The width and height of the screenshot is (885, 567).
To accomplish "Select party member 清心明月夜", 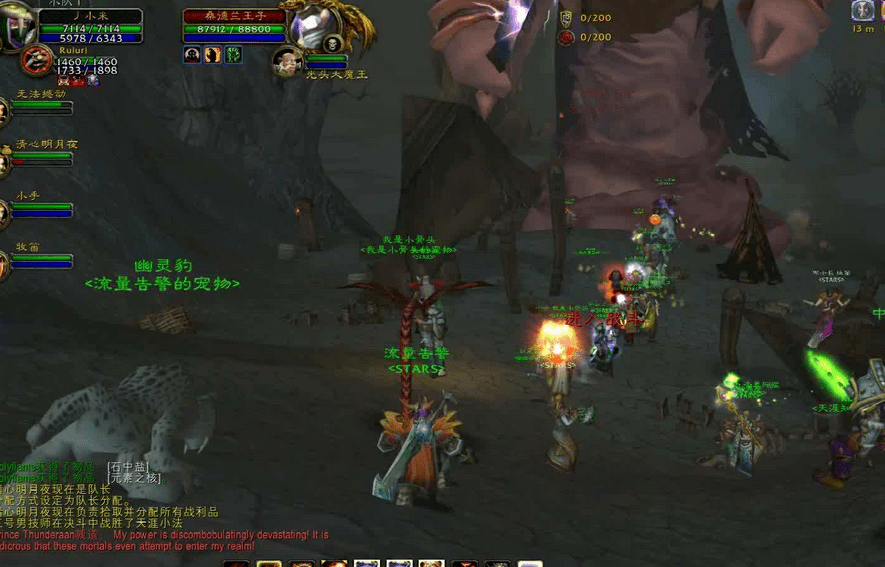I will coord(3,160).
